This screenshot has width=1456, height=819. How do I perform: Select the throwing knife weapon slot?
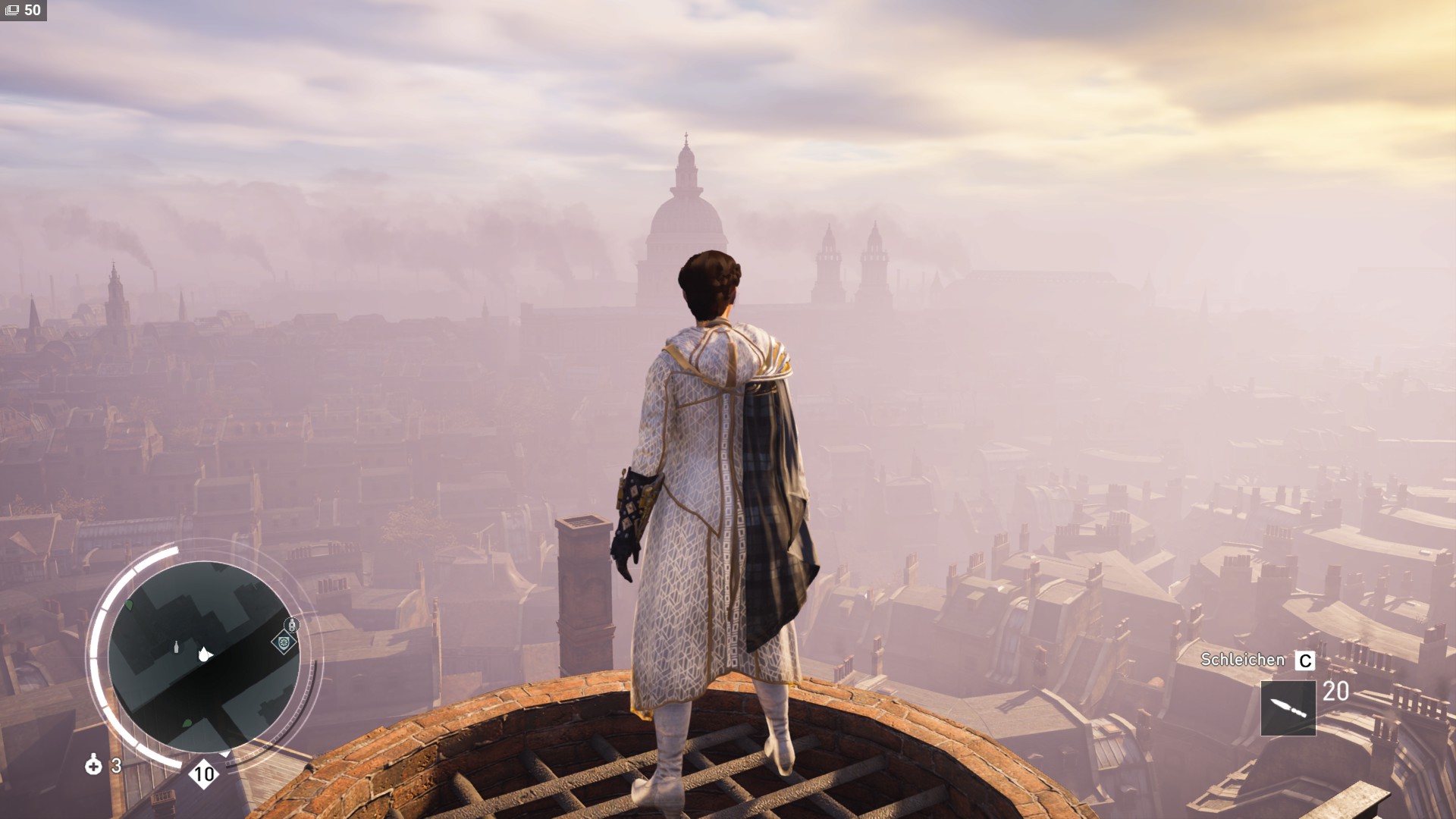1288,708
